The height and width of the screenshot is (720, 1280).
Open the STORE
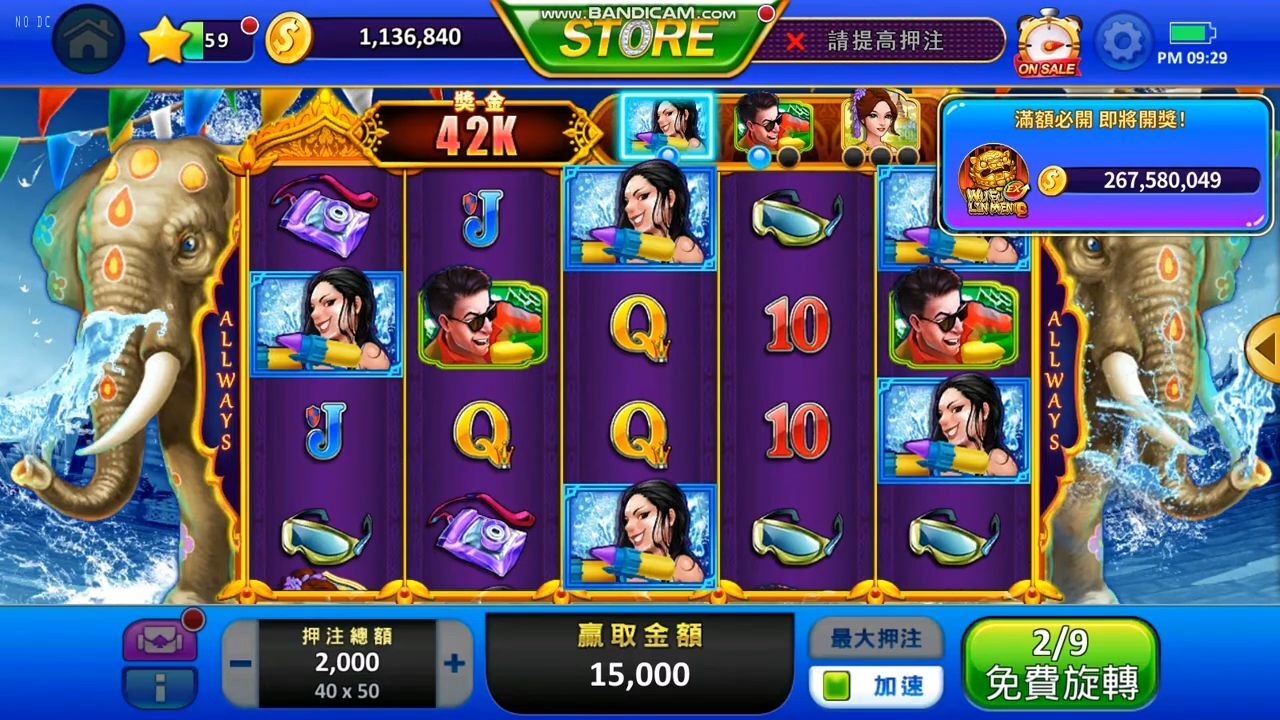[638, 38]
